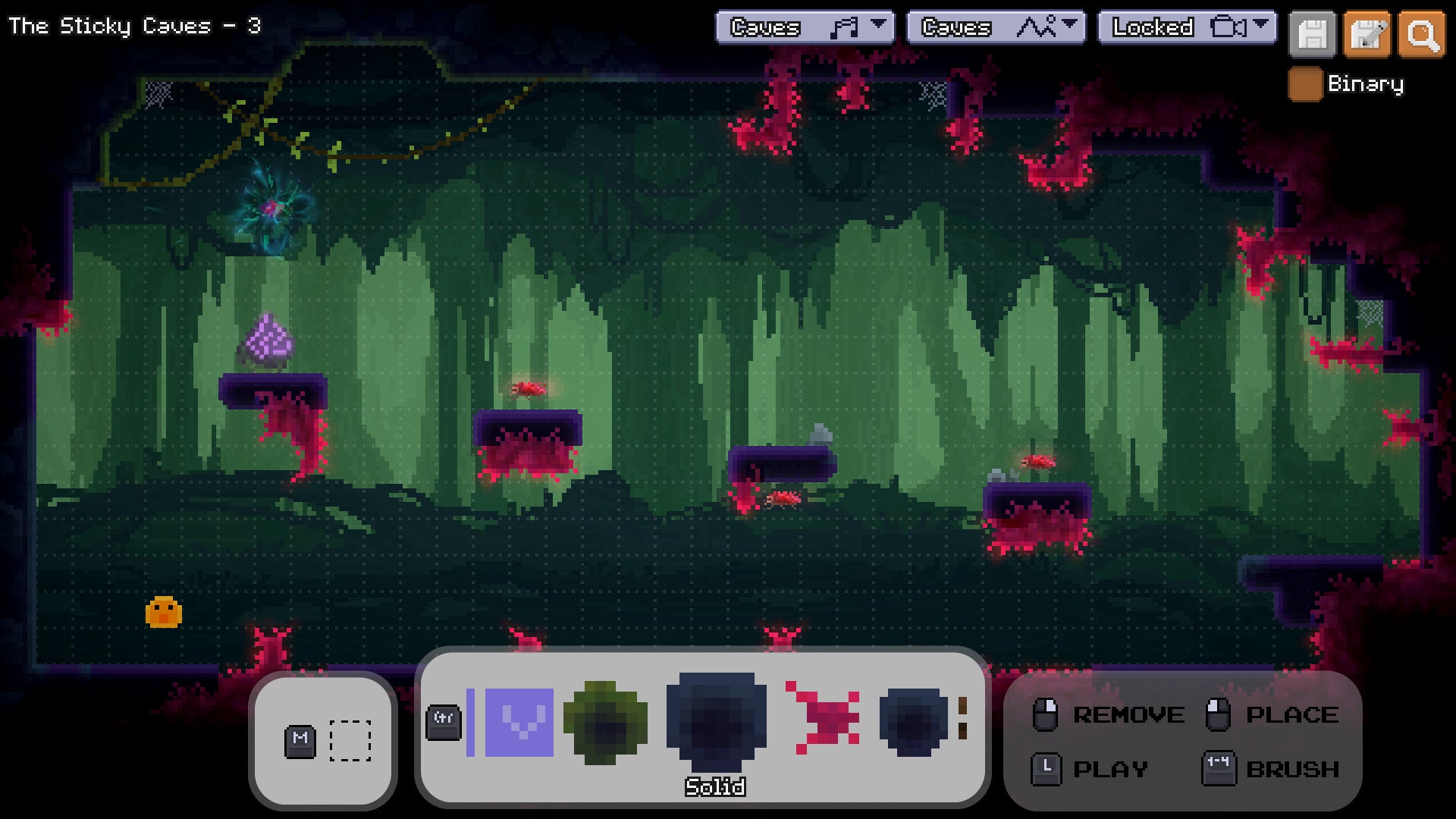Open the Caves background scenery dropdown
The height and width of the screenshot is (819, 1456).
(x=996, y=27)
